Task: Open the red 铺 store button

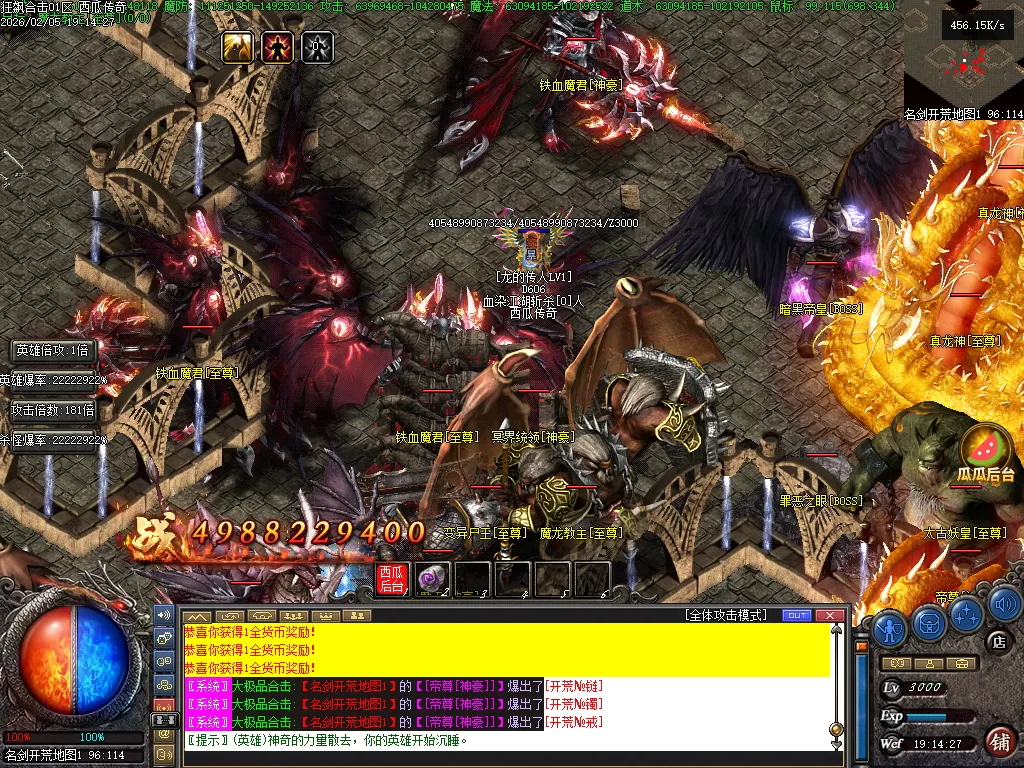Action: 999,741
